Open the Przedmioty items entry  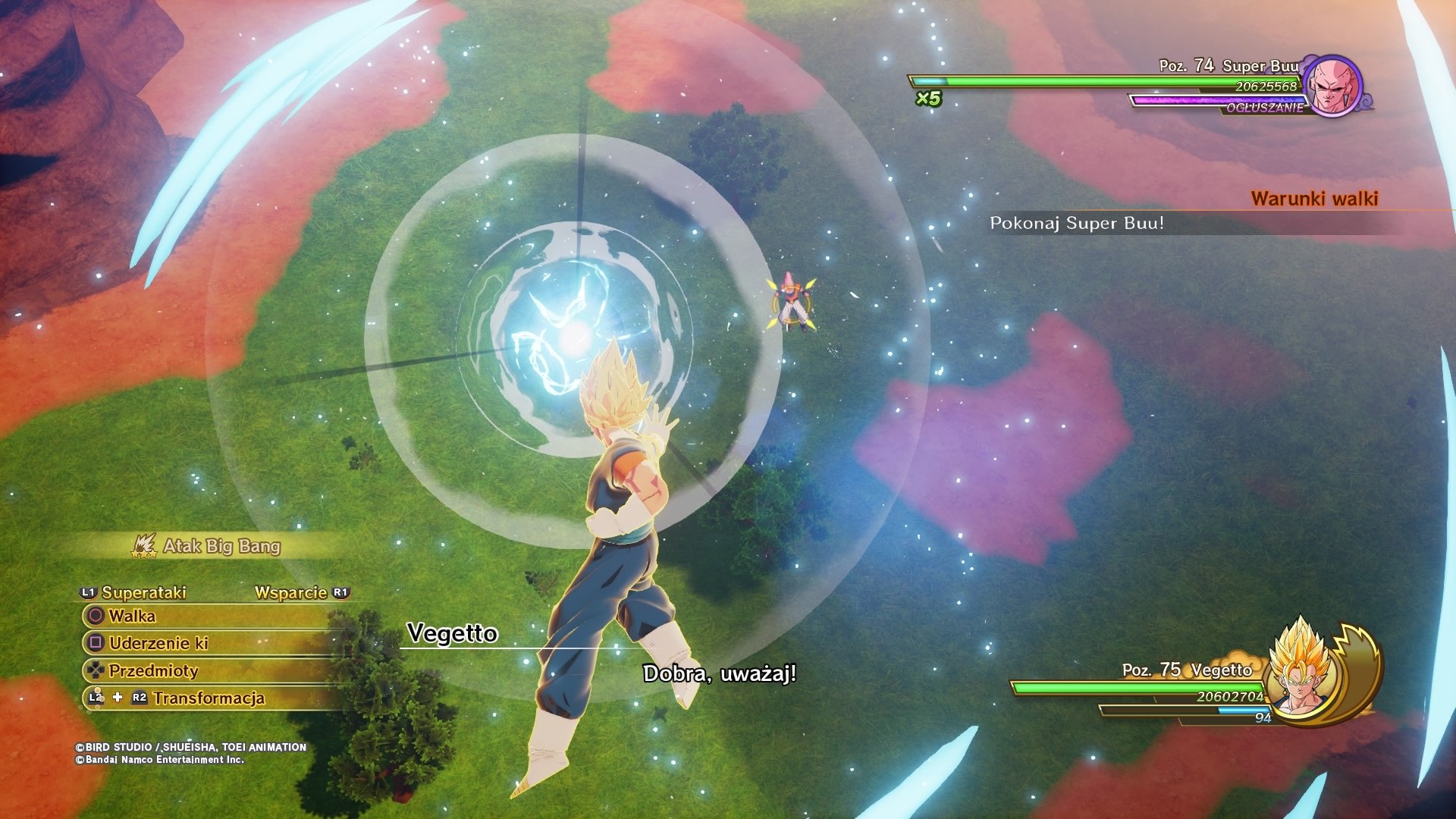(x=152, y=670)
